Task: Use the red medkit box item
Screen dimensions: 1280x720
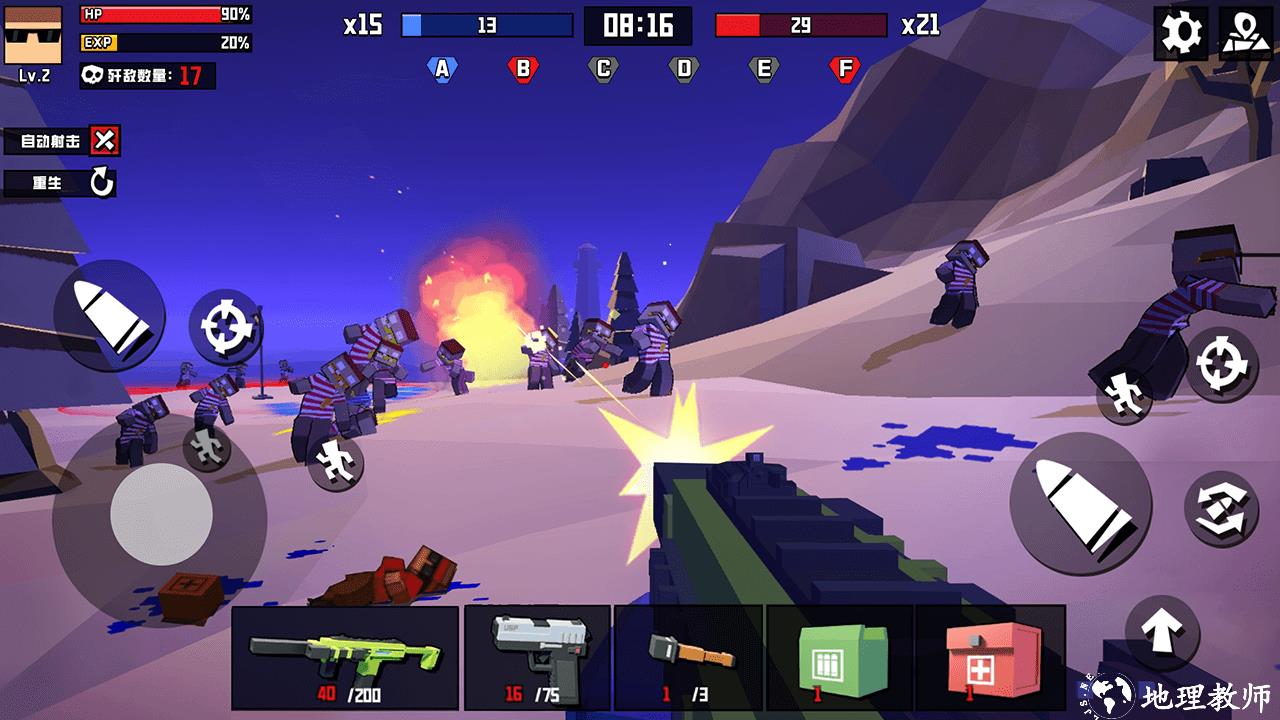Action: coord(990,657)
